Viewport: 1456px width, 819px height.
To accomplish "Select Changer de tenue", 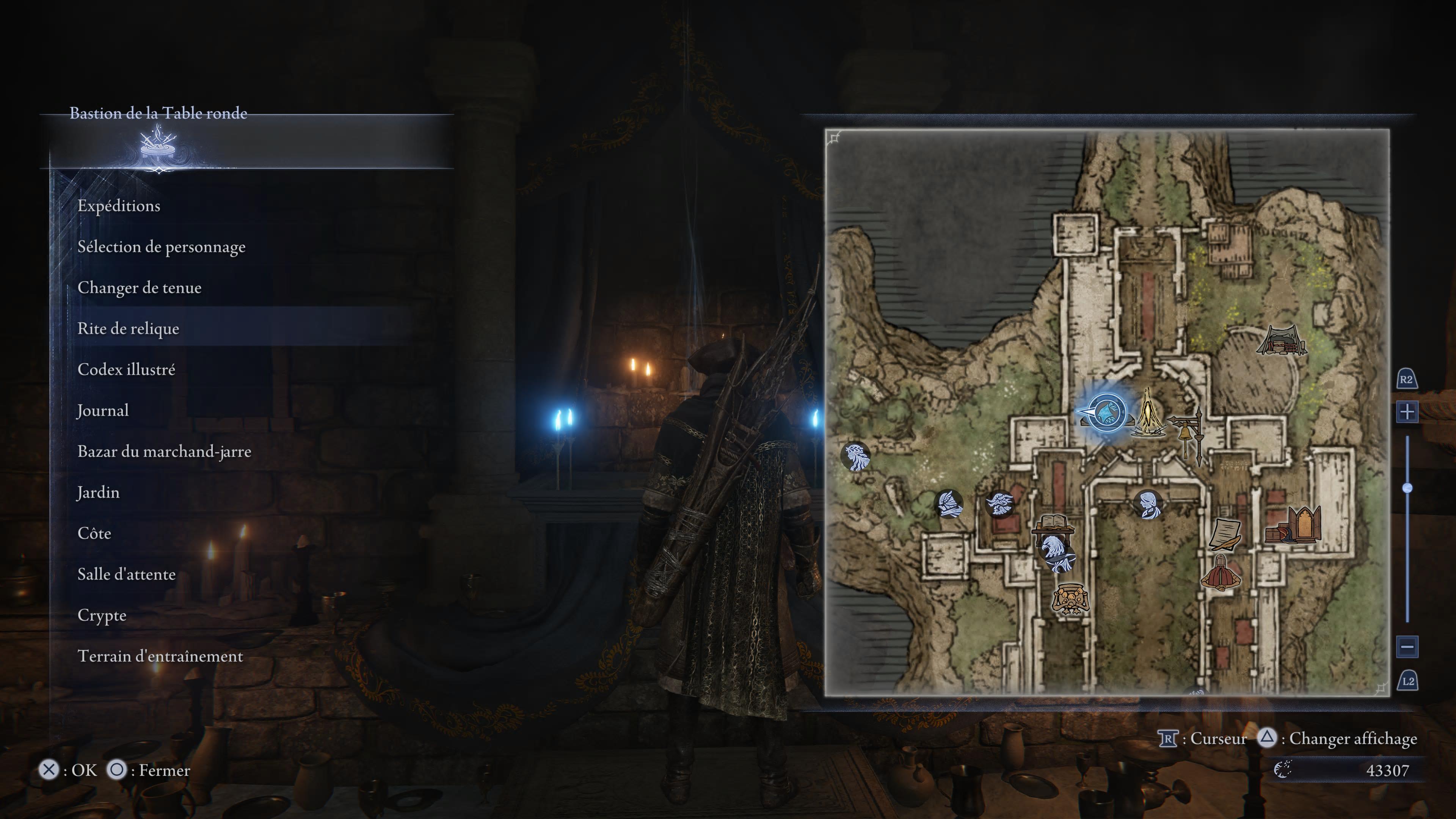I will 139,288.
